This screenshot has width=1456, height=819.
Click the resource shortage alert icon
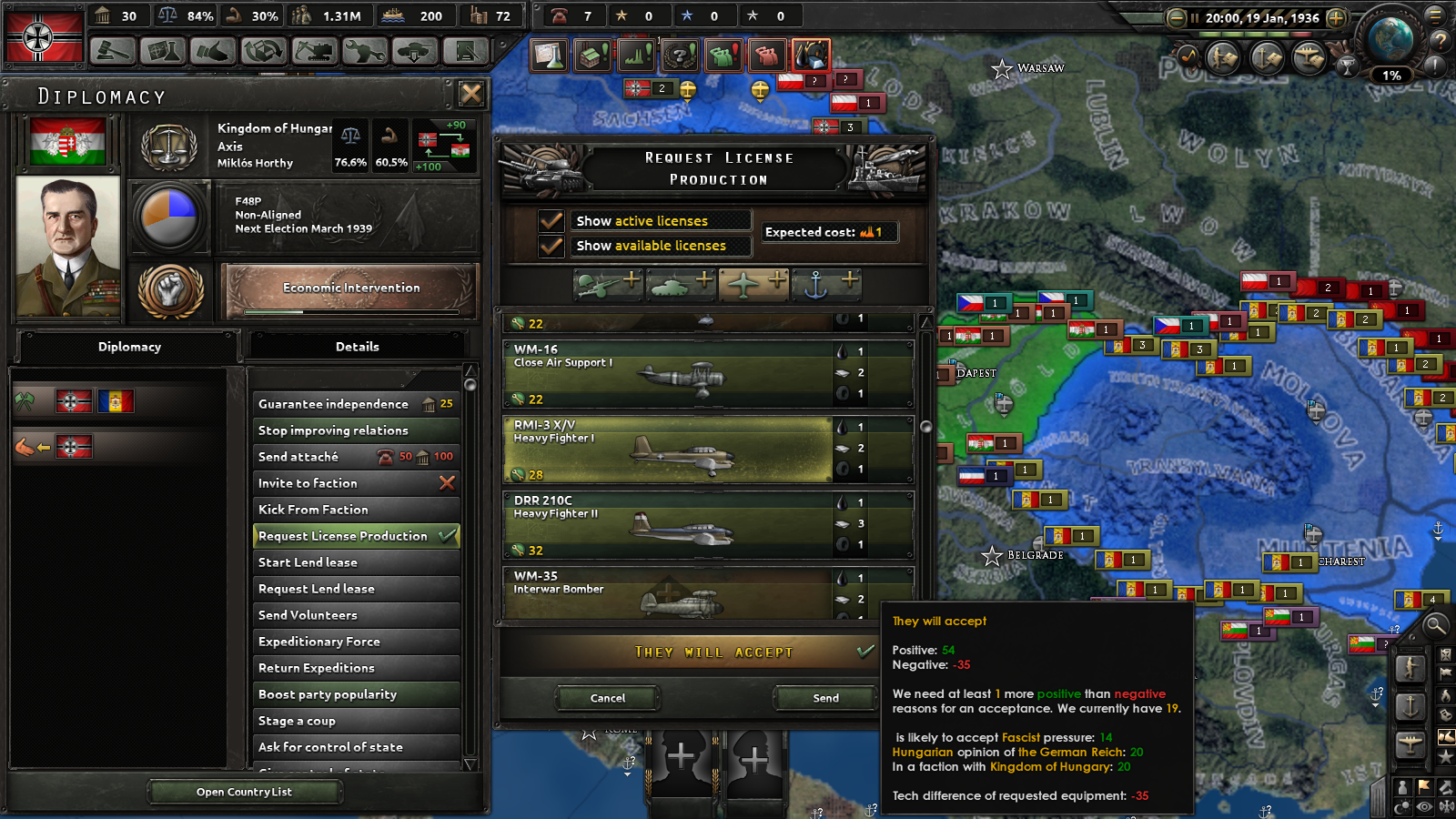(810, 55)
